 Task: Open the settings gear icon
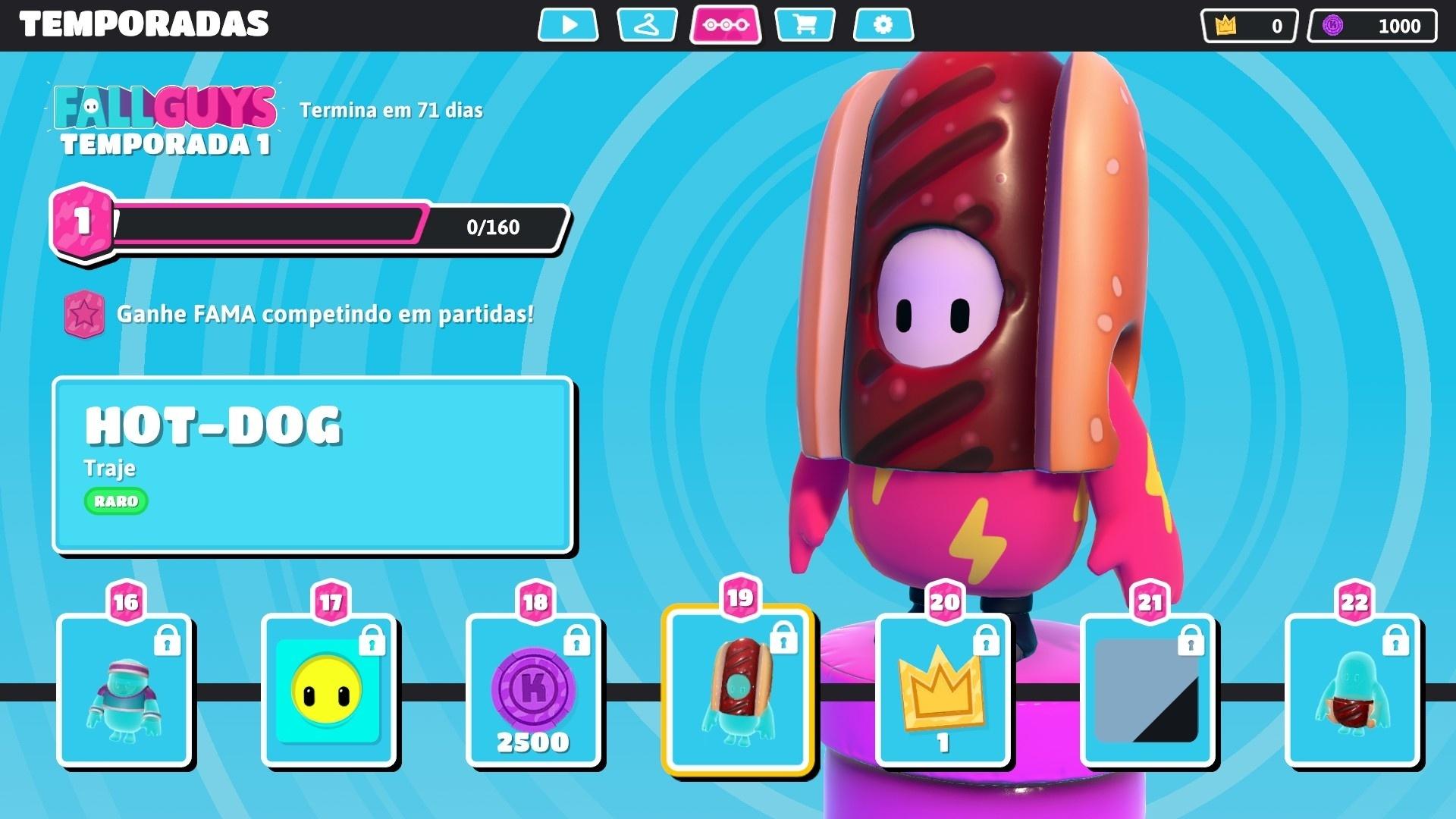tap(882, 25)
